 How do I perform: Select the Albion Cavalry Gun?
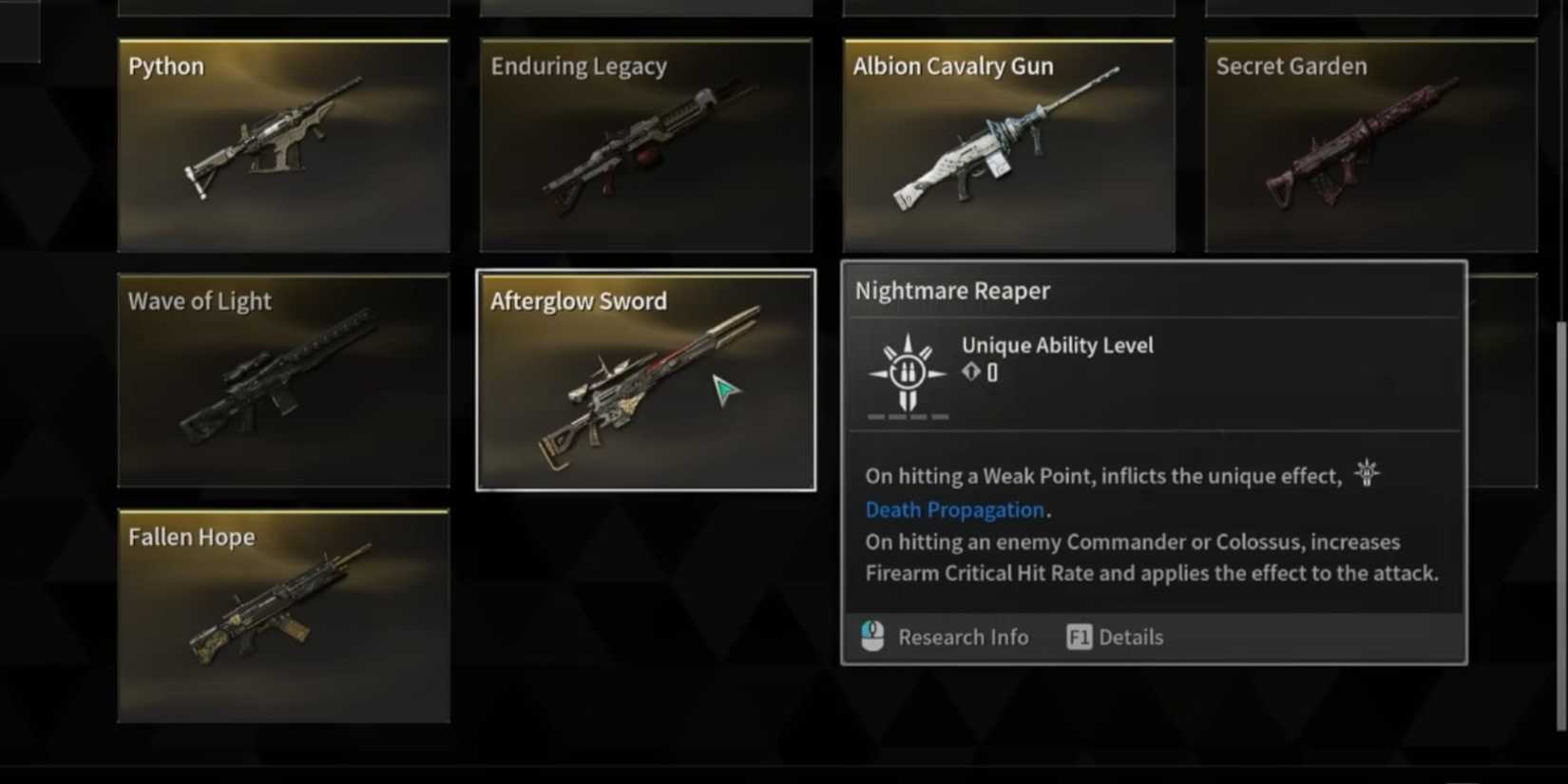(x=1008, y=144)
